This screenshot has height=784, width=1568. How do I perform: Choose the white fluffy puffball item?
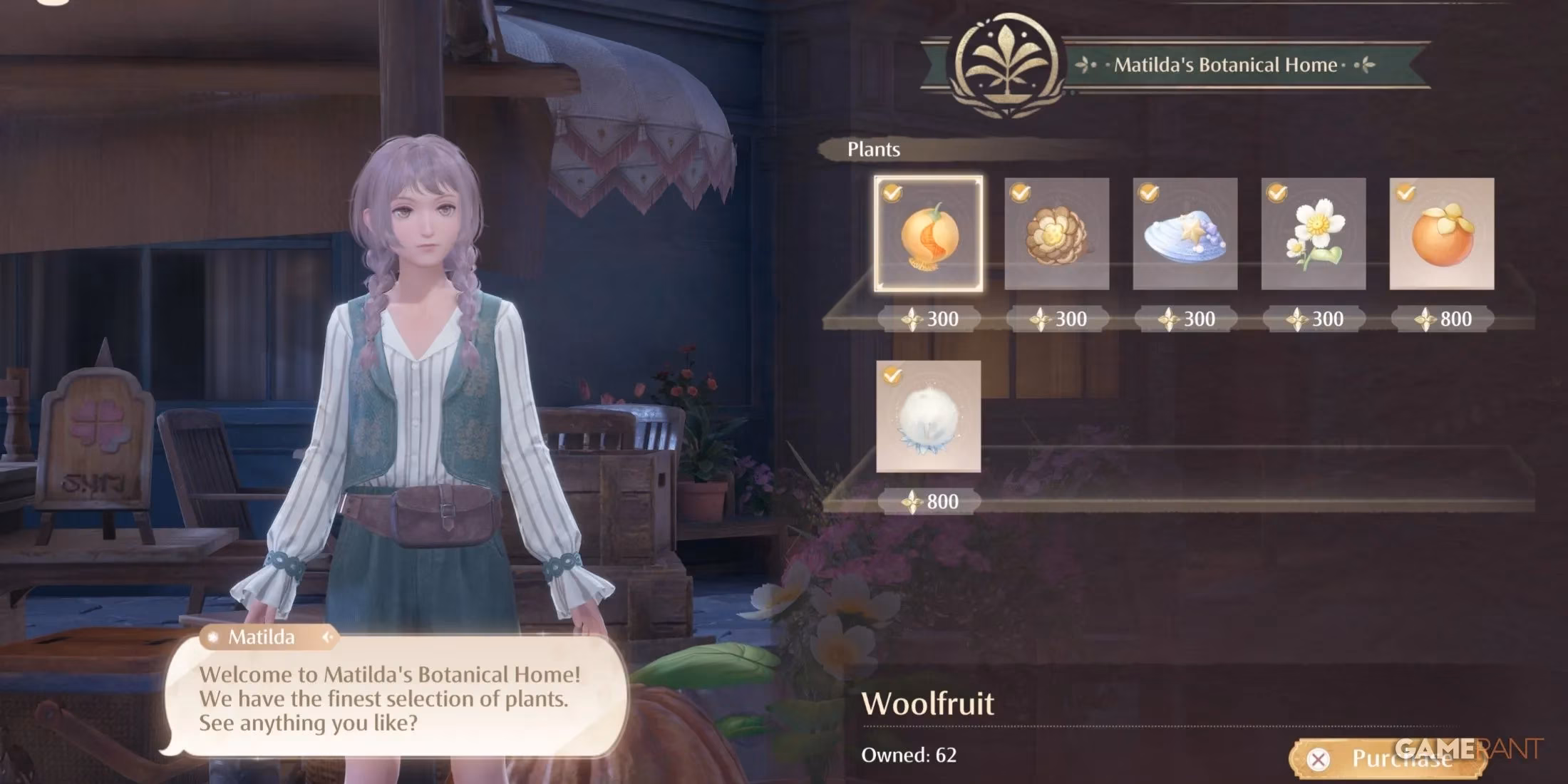click(x=928, y=416)
